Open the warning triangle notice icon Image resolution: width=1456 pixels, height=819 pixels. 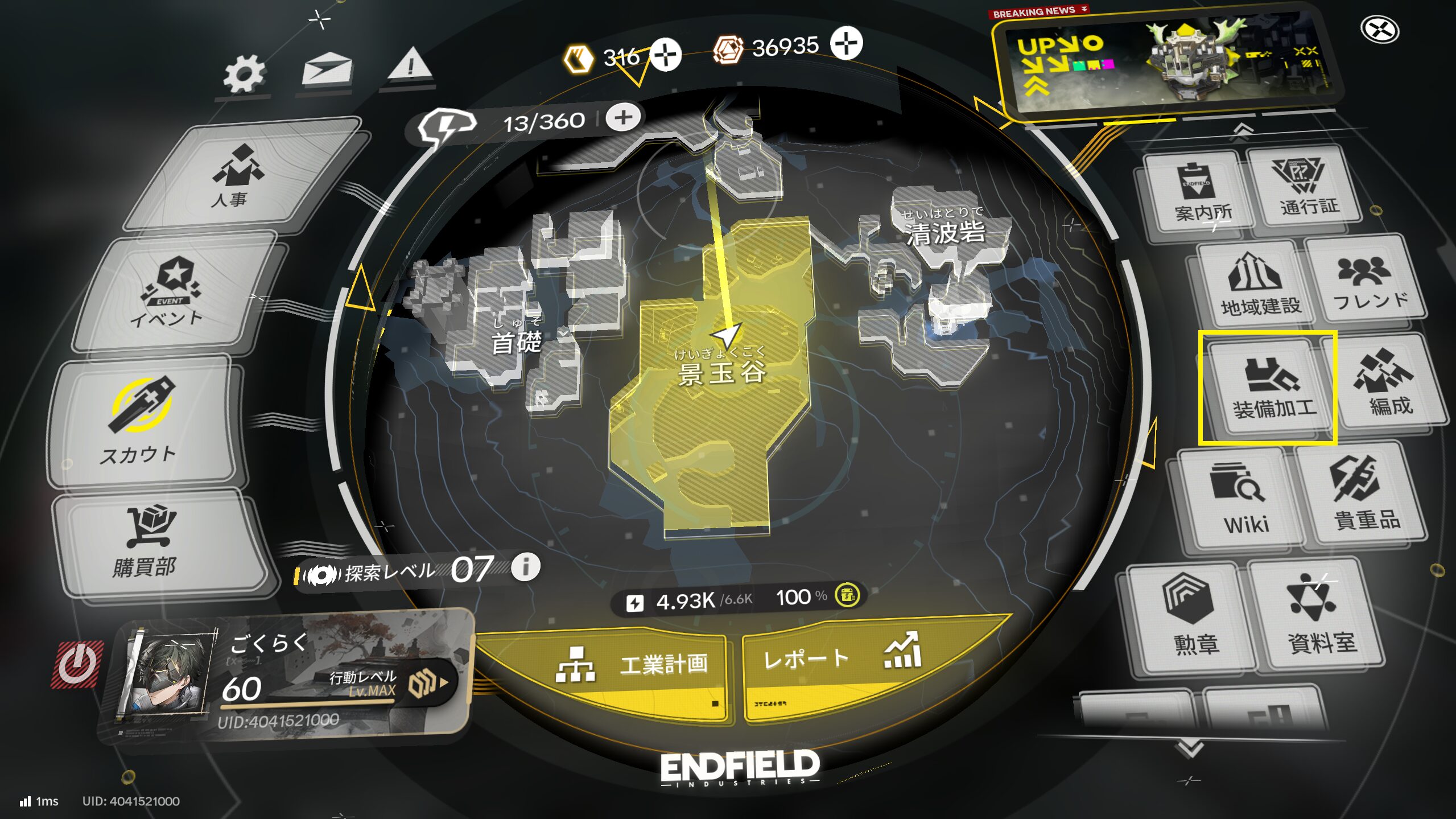pos(410,66)
